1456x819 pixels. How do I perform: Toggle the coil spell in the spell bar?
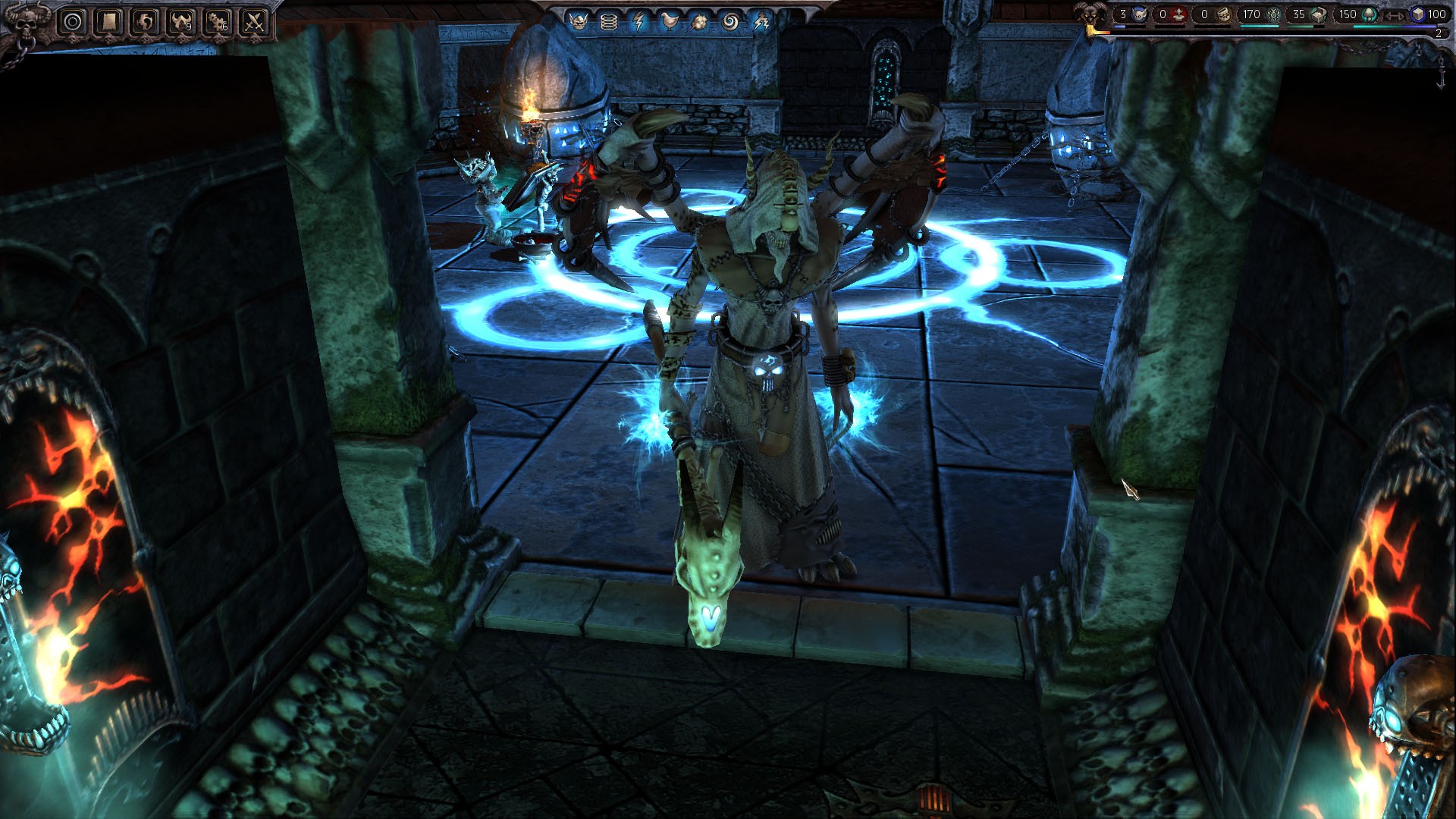pos(608,20)
